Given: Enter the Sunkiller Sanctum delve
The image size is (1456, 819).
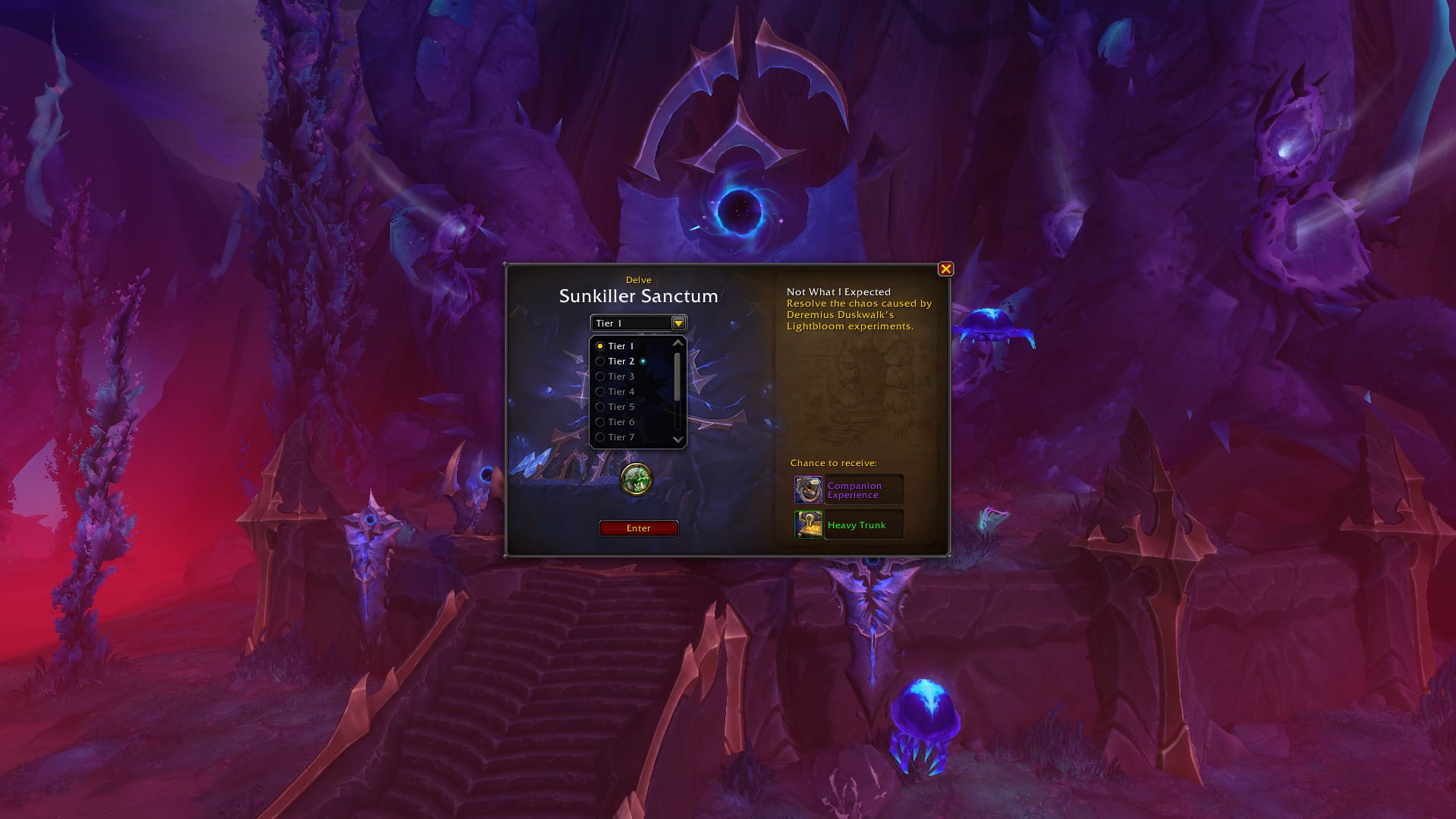Looking at the screenshot, I should [638, 528].
